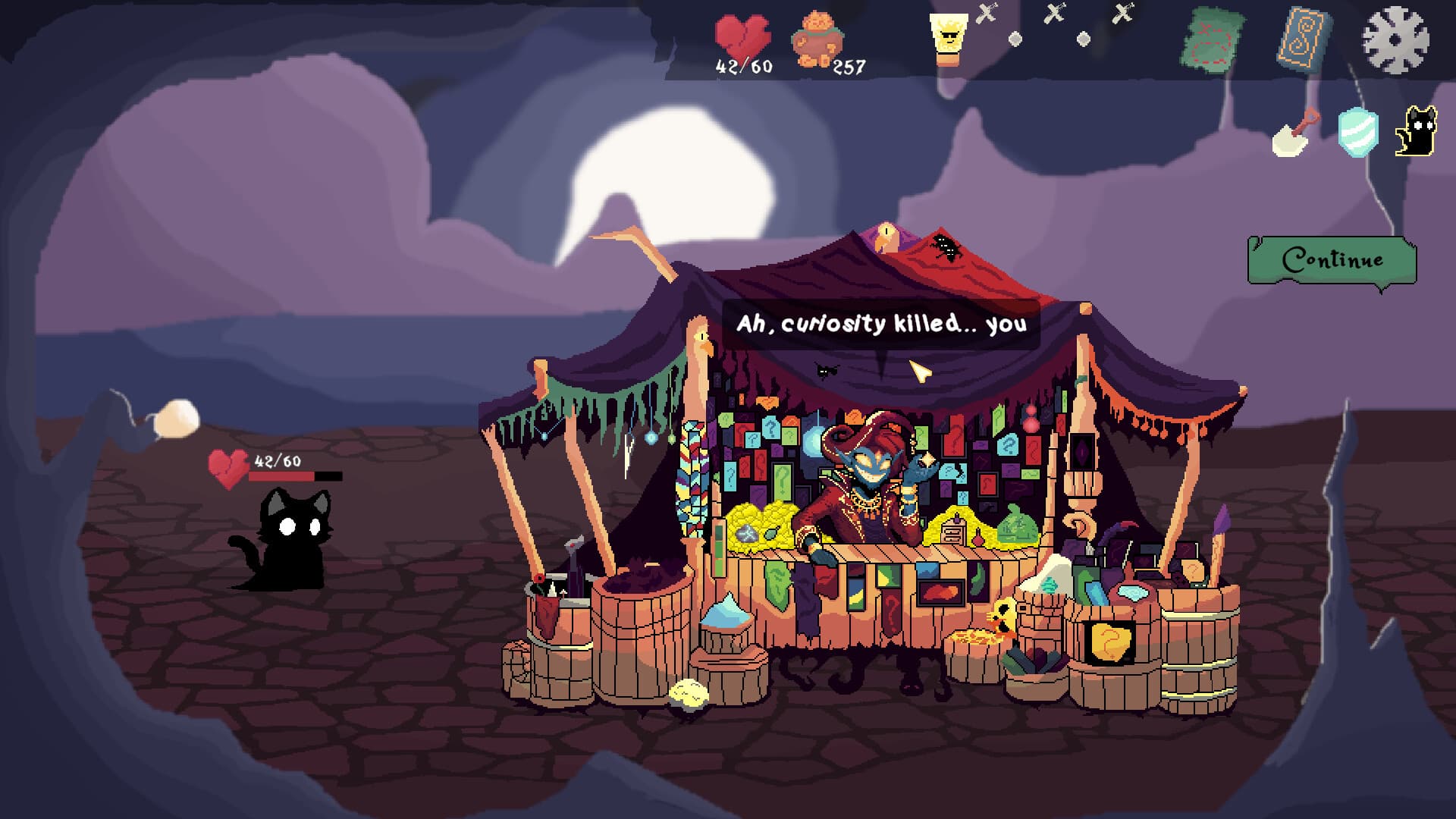Select the shovel relic icon

coord(1295,133)
